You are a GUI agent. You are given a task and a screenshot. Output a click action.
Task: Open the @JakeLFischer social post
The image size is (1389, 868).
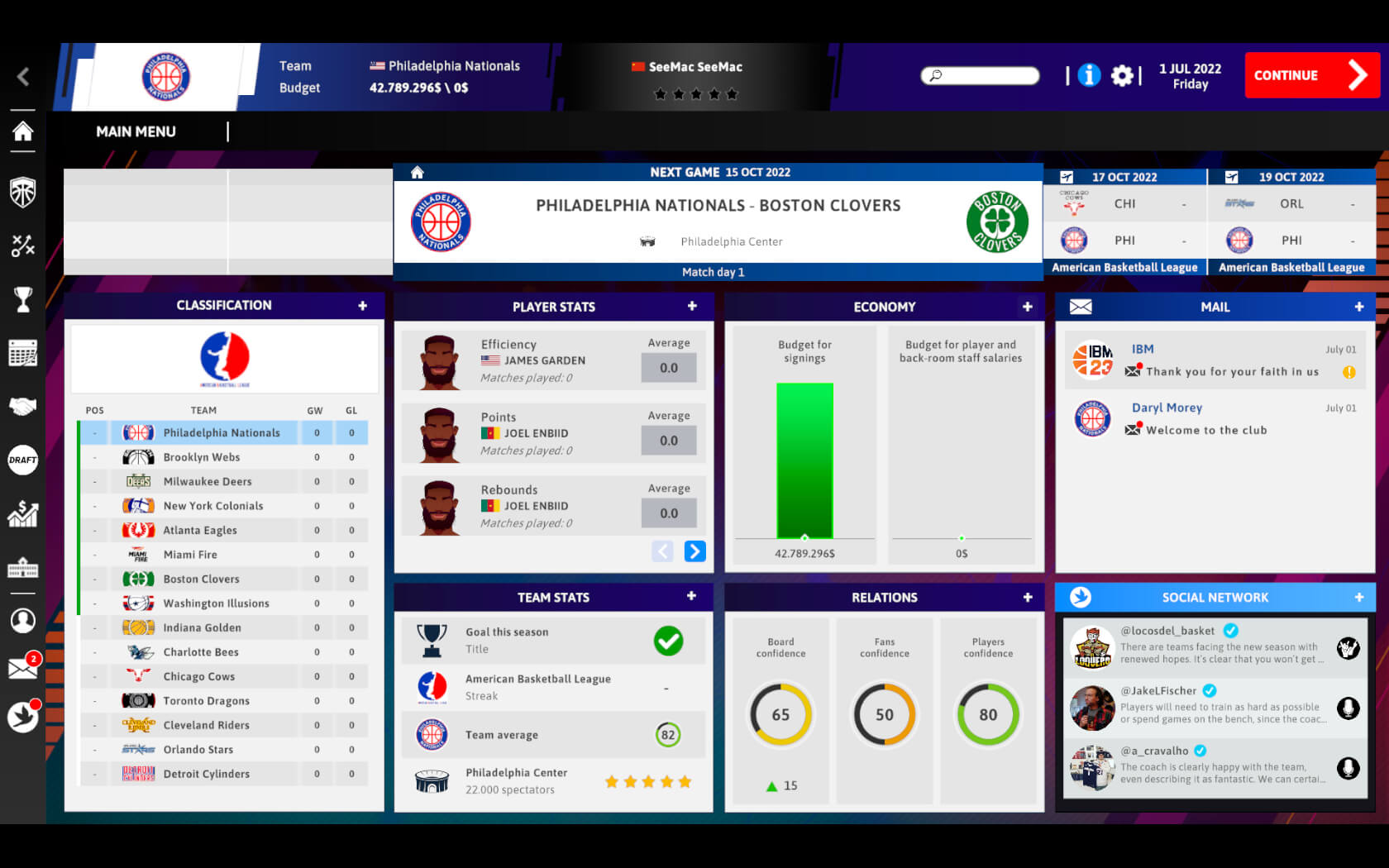[1215, 707]
